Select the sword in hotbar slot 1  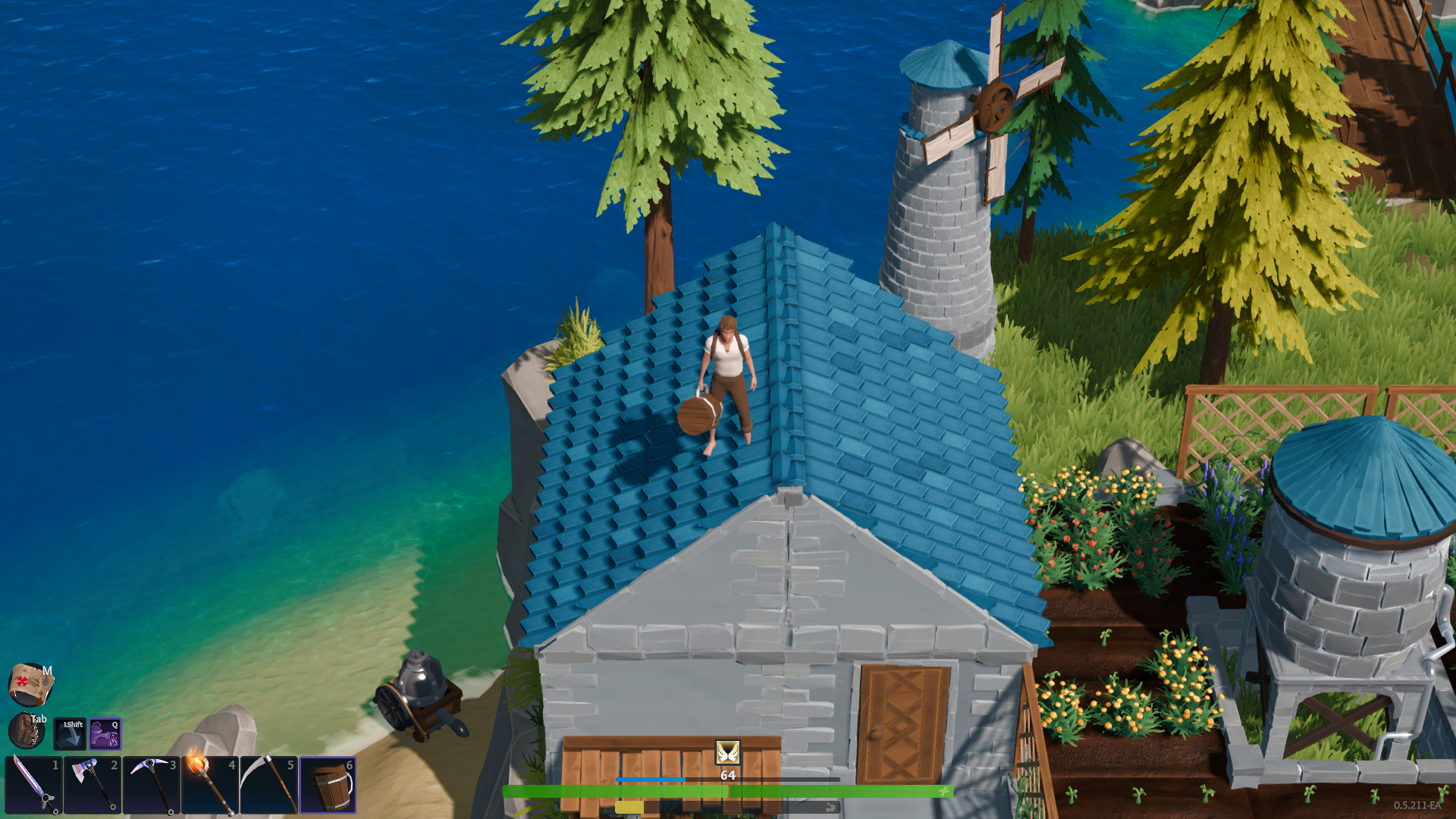pos(34,785)
